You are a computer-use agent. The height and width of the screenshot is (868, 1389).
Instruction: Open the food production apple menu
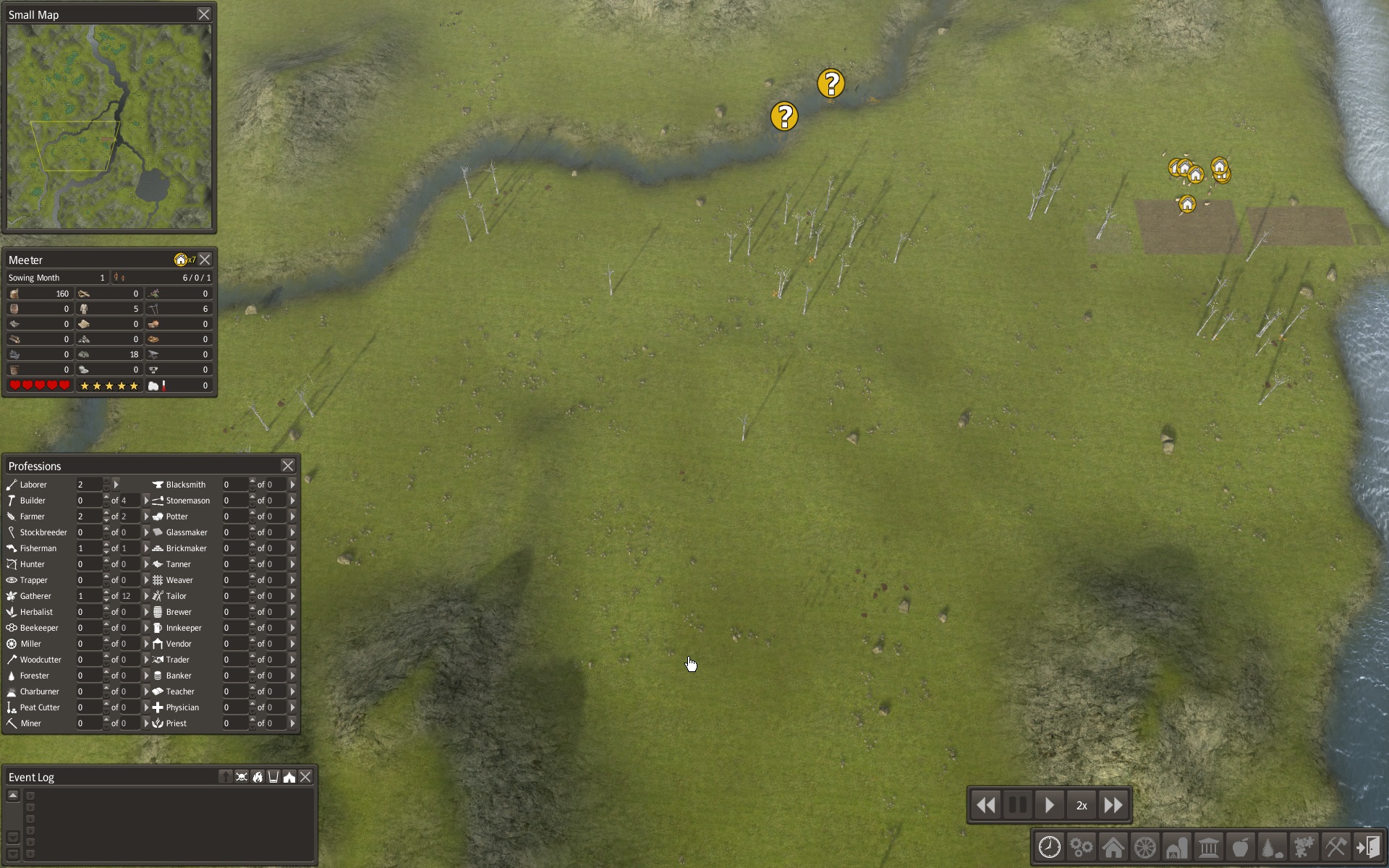[x=1240, y=847]
